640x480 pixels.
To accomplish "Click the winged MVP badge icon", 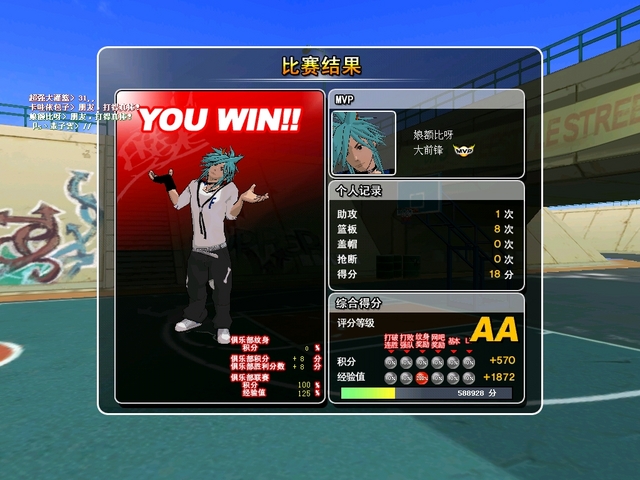I will click(463, 150).
